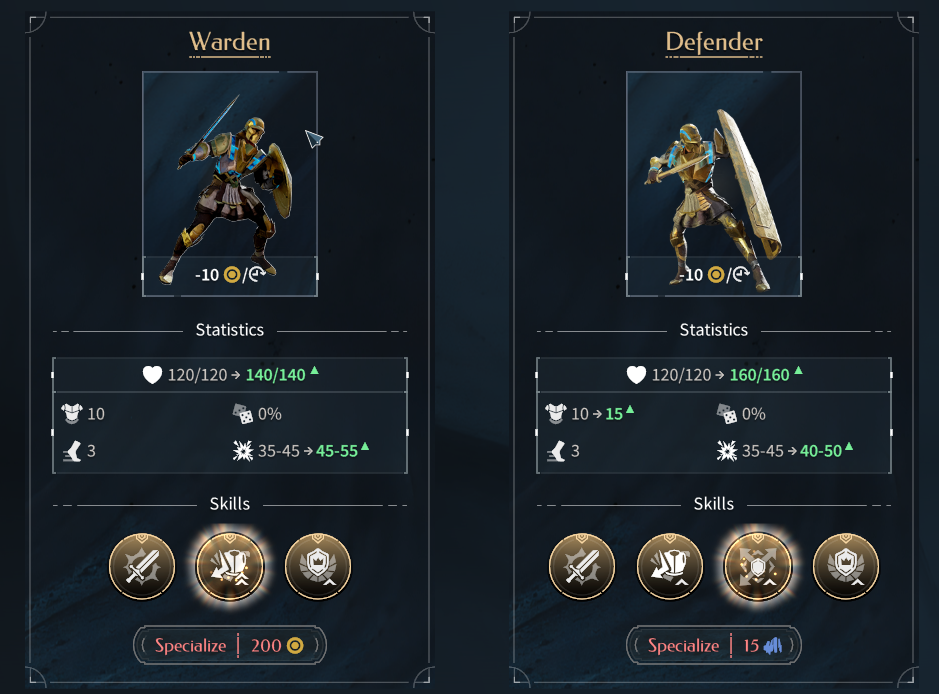Specialize into Defender for 15 crystals
939x694 pixels.
pyautogui.click(x=713, y=645)
